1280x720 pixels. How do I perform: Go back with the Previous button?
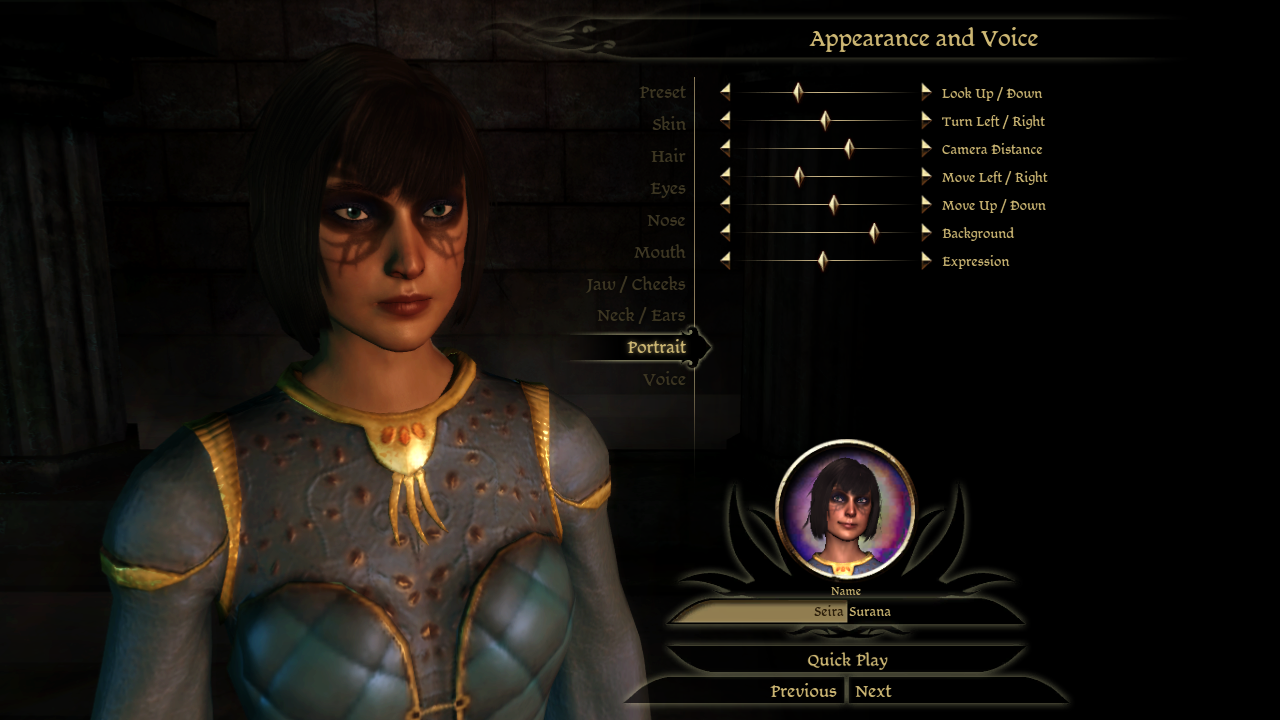pyautogui.click(x=803, y=691)
